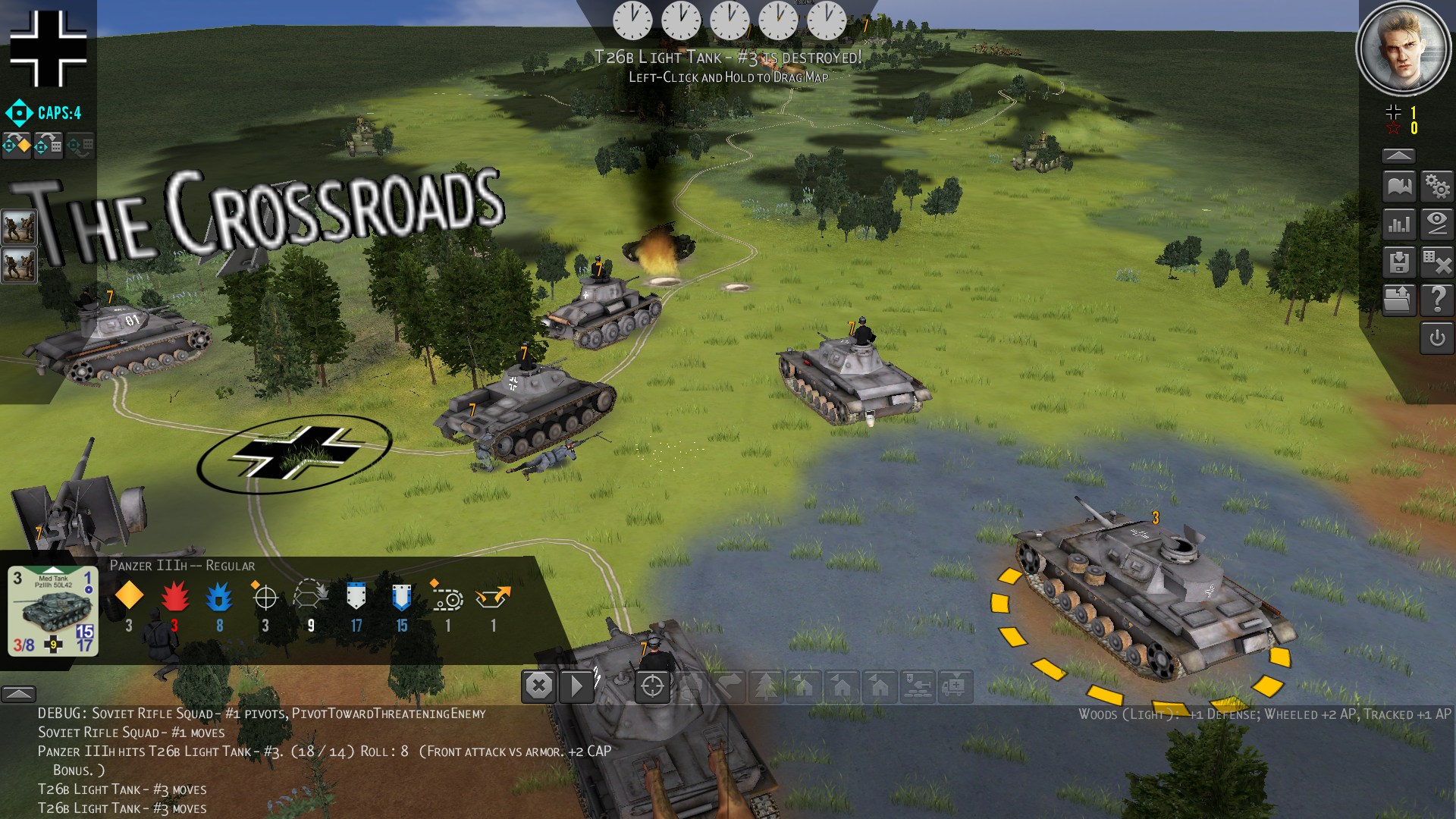
Task: Open the question mark help
Action: point(1437,300)
